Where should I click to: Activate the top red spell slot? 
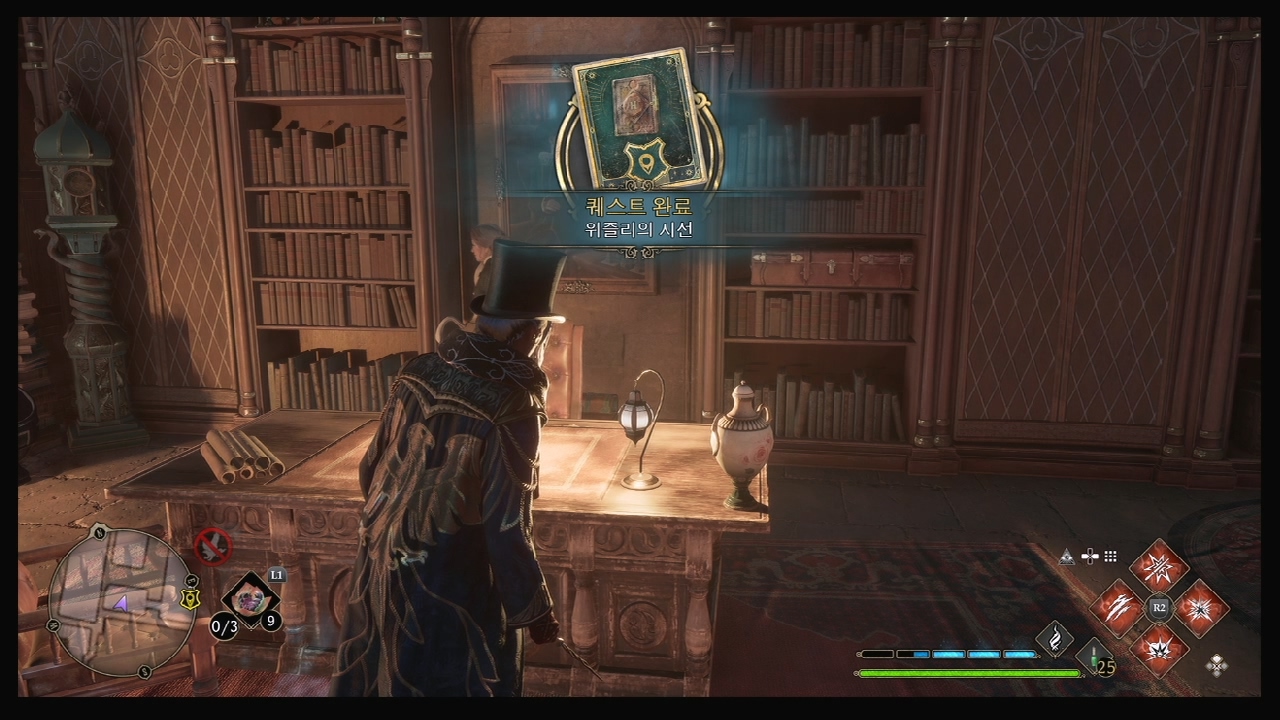click(1159, 567)
